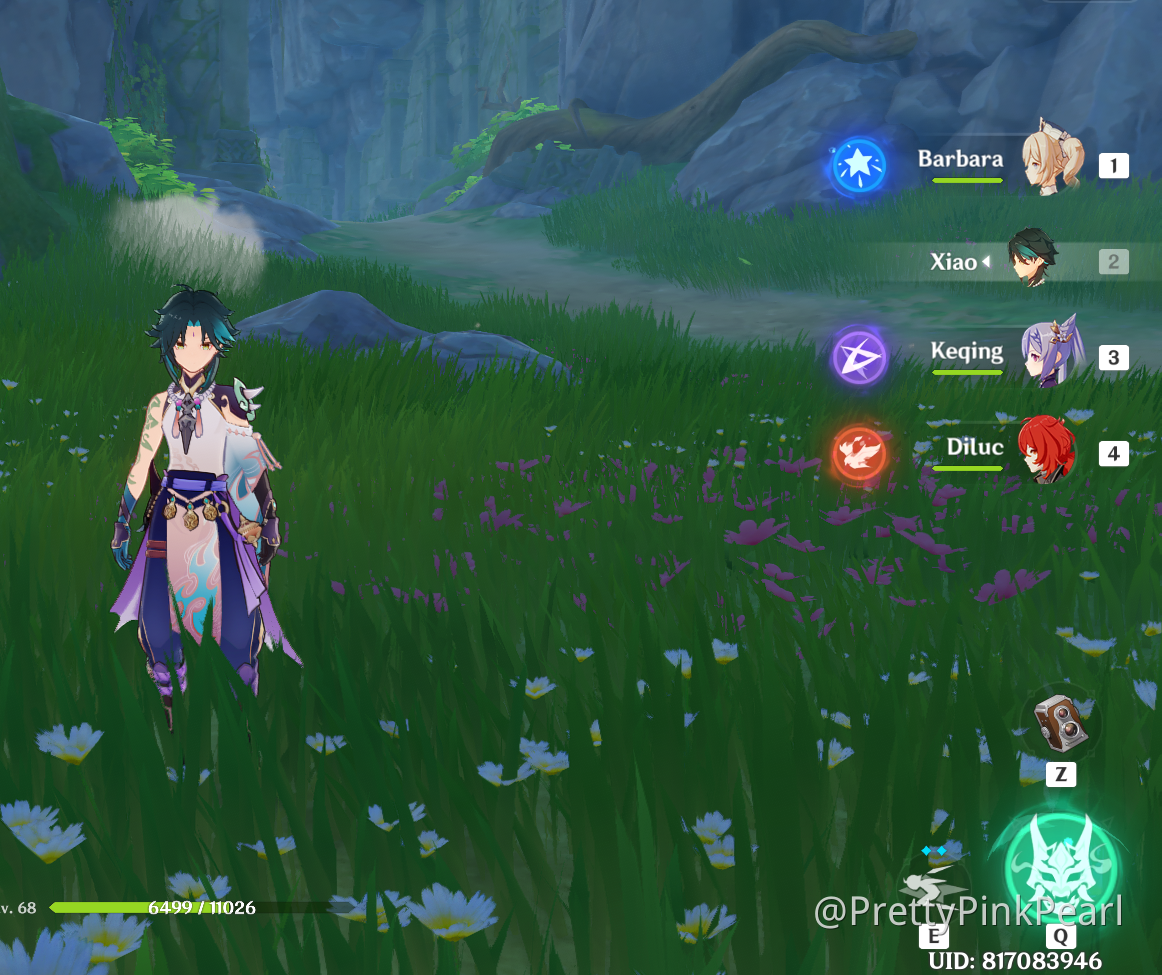Trigger Keqing's purple Electro burst icon

(859, 356)
